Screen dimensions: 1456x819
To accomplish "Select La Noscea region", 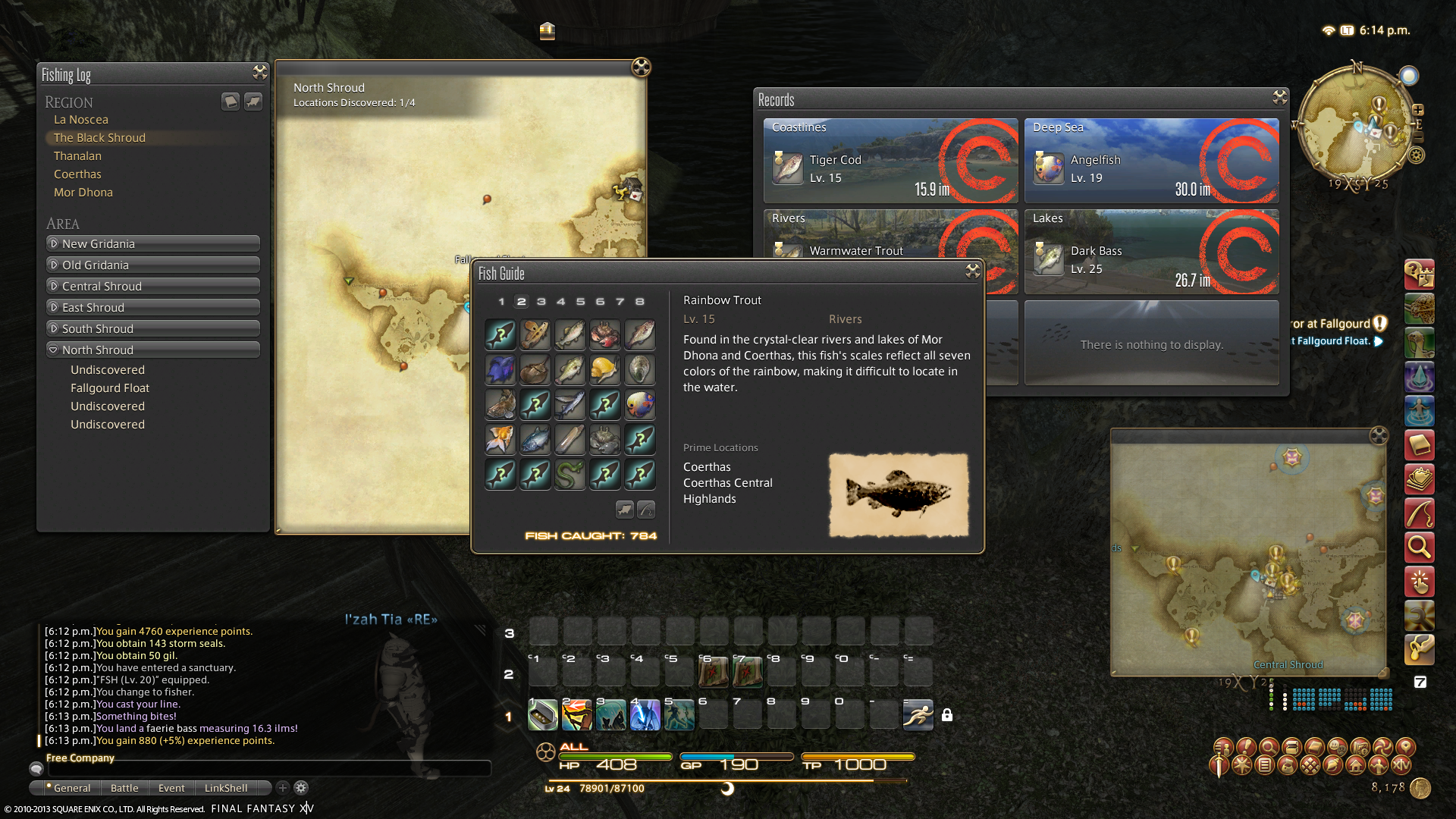I will [81, 120].
